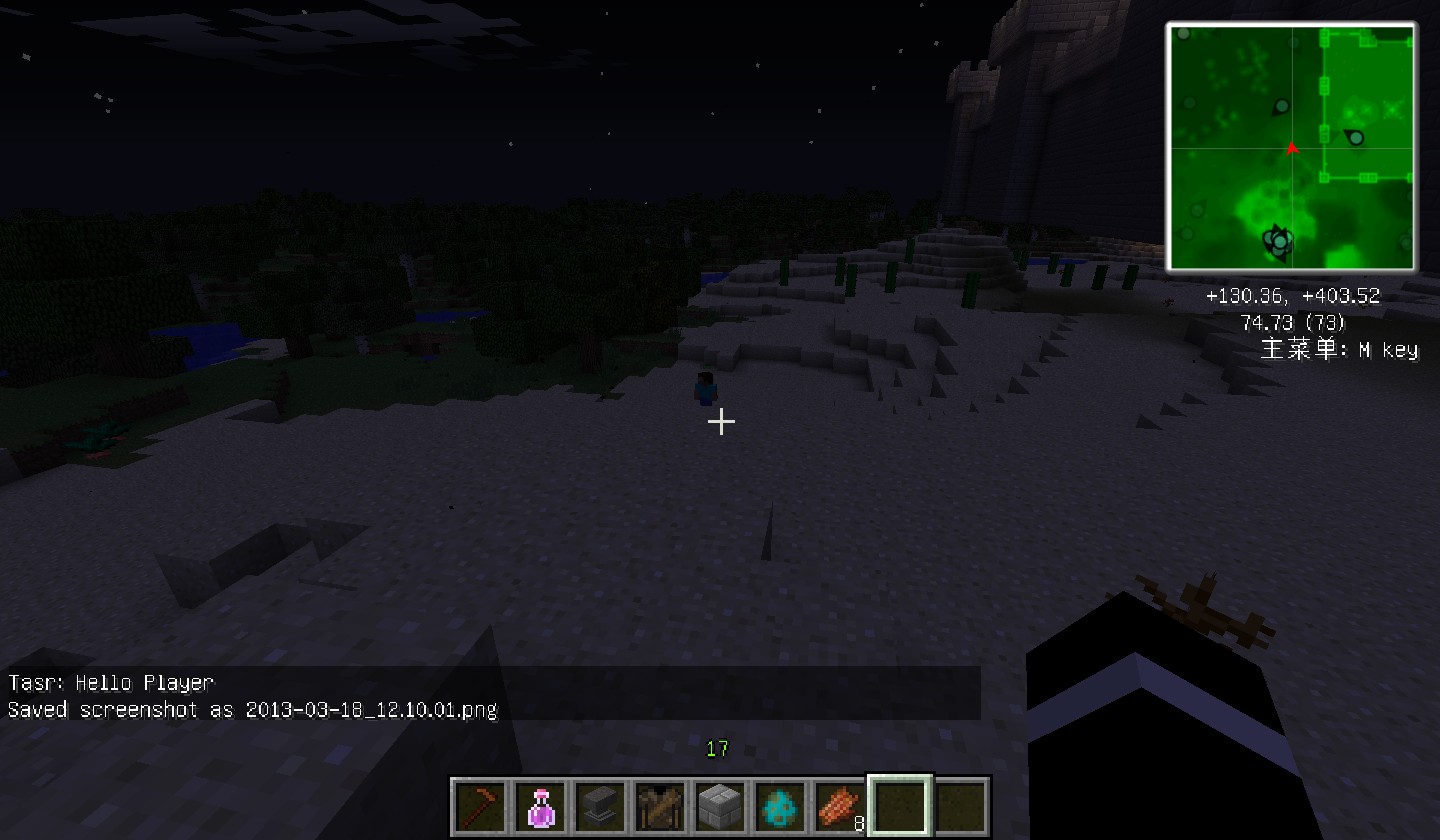Choose the cooked salmon stack slot

(x=840, y=806)
